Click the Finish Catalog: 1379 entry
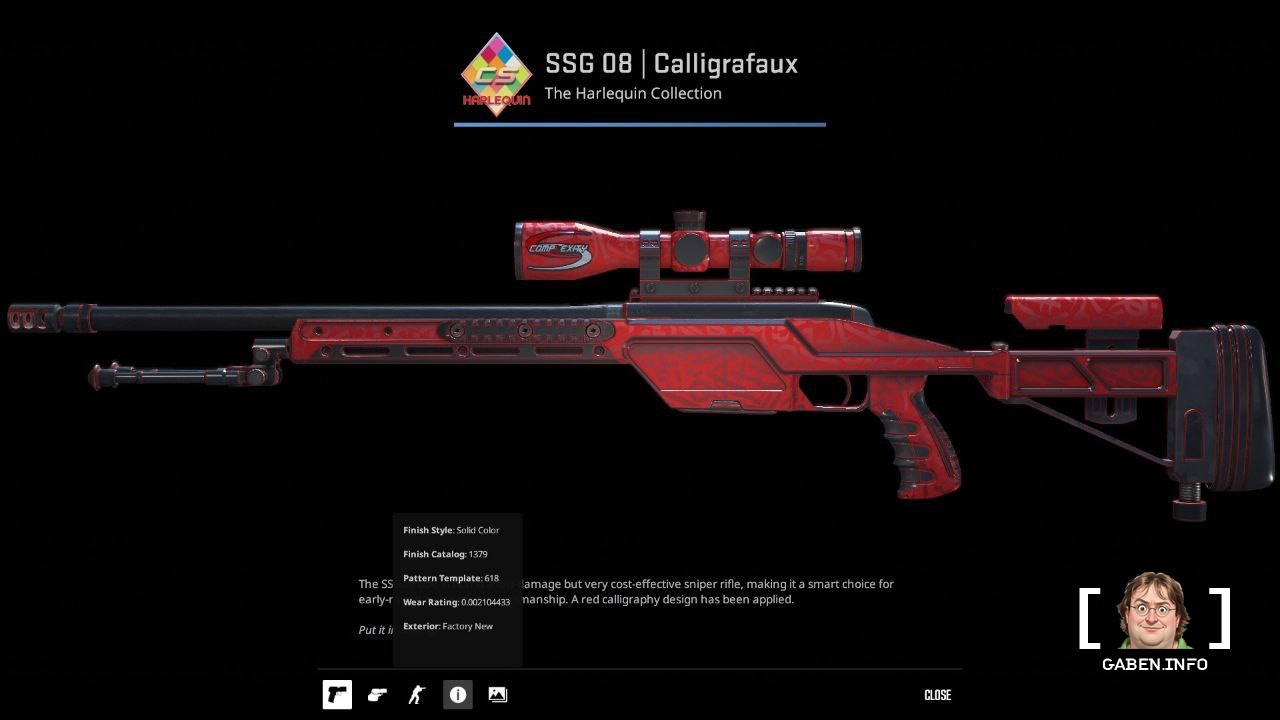Screen dimensions: 1280x720 (445, 554)
